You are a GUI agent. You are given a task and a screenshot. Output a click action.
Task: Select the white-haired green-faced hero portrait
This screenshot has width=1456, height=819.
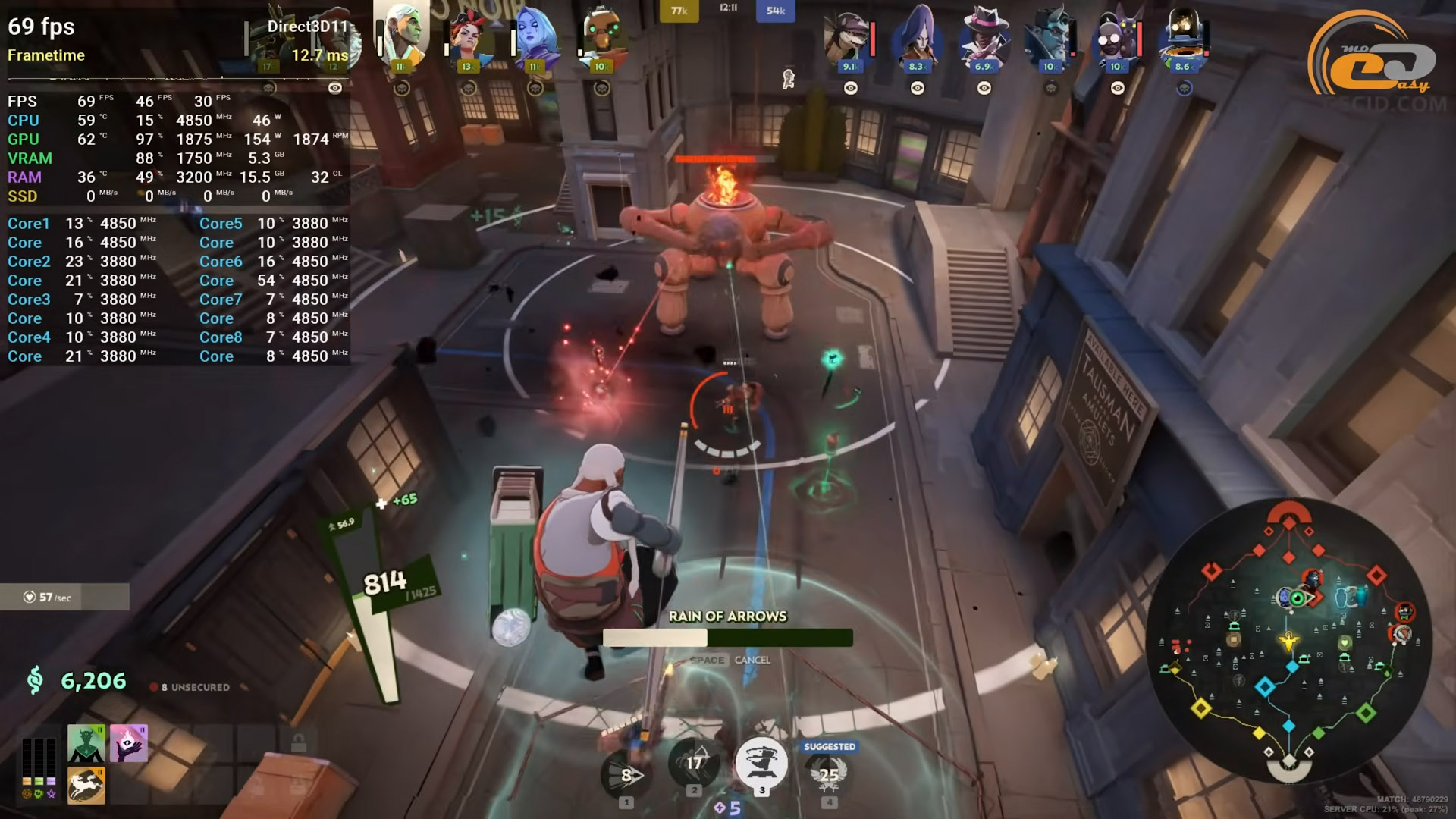[x=402, y=34]
